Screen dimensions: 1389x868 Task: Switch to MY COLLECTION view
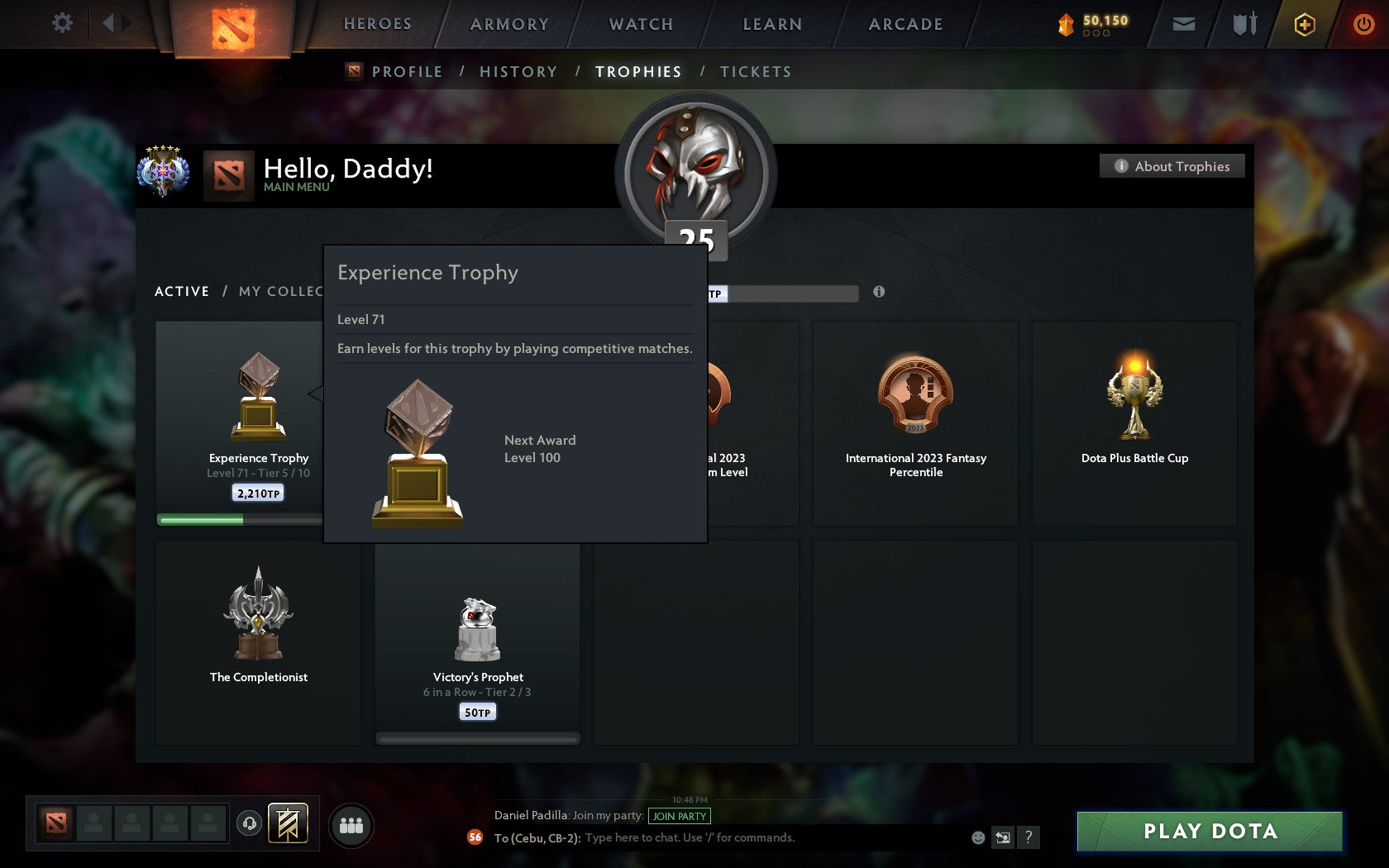(x=285, y=291)
